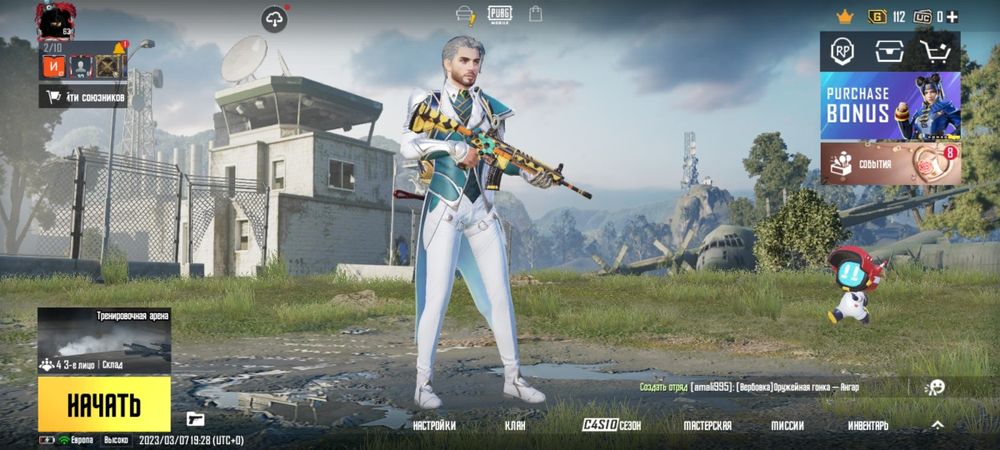Enter the МАСТЕРСКАЯ workshop
Viewport: 1000px width, 450px height.
[x=707, y=425]
